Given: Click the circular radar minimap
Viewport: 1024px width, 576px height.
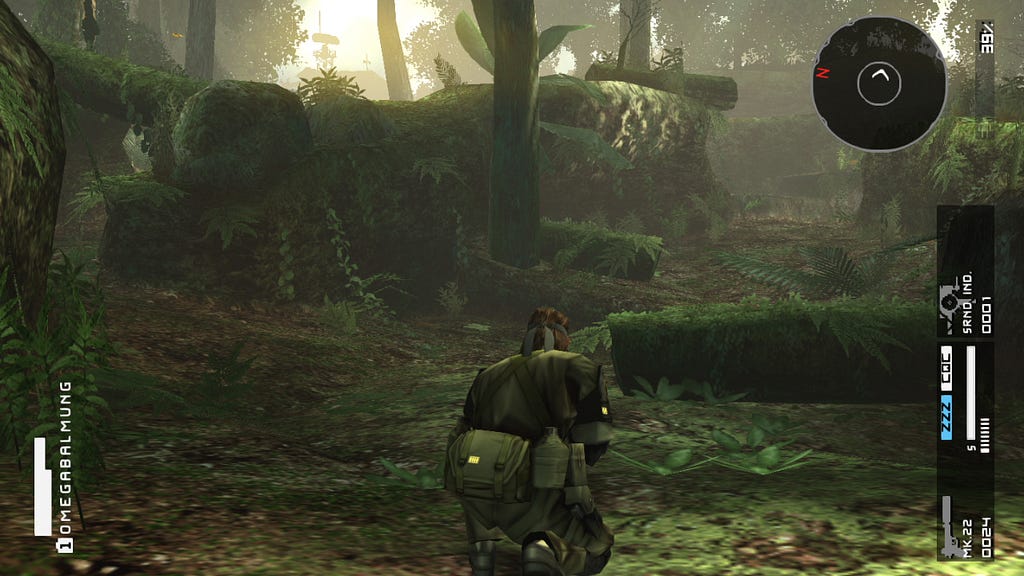Looking at the screenshot, I should pos(878,84).
